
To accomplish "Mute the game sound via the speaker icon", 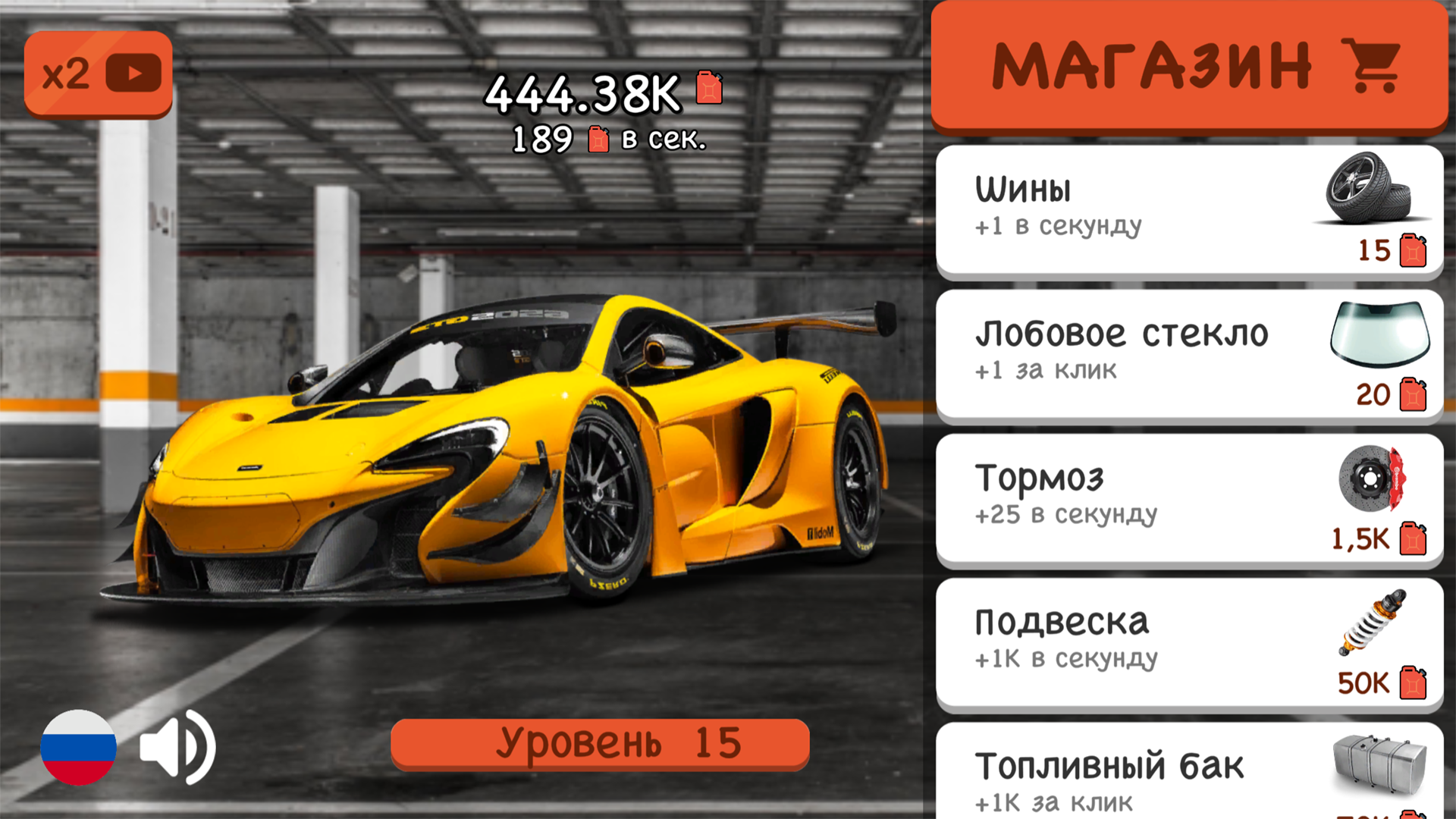I will click(177, 747).
